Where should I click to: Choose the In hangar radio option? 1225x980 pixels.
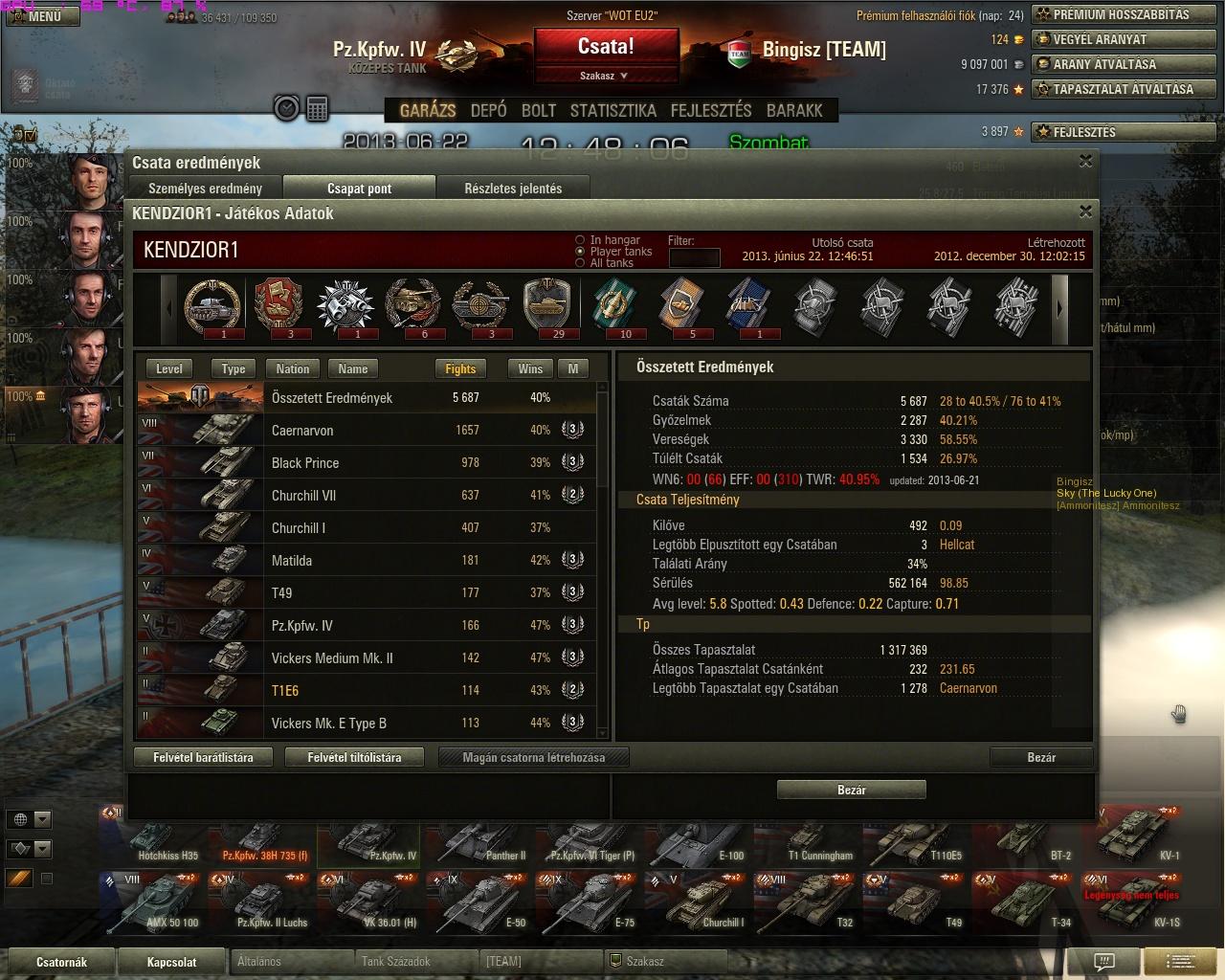click(580, 240)
